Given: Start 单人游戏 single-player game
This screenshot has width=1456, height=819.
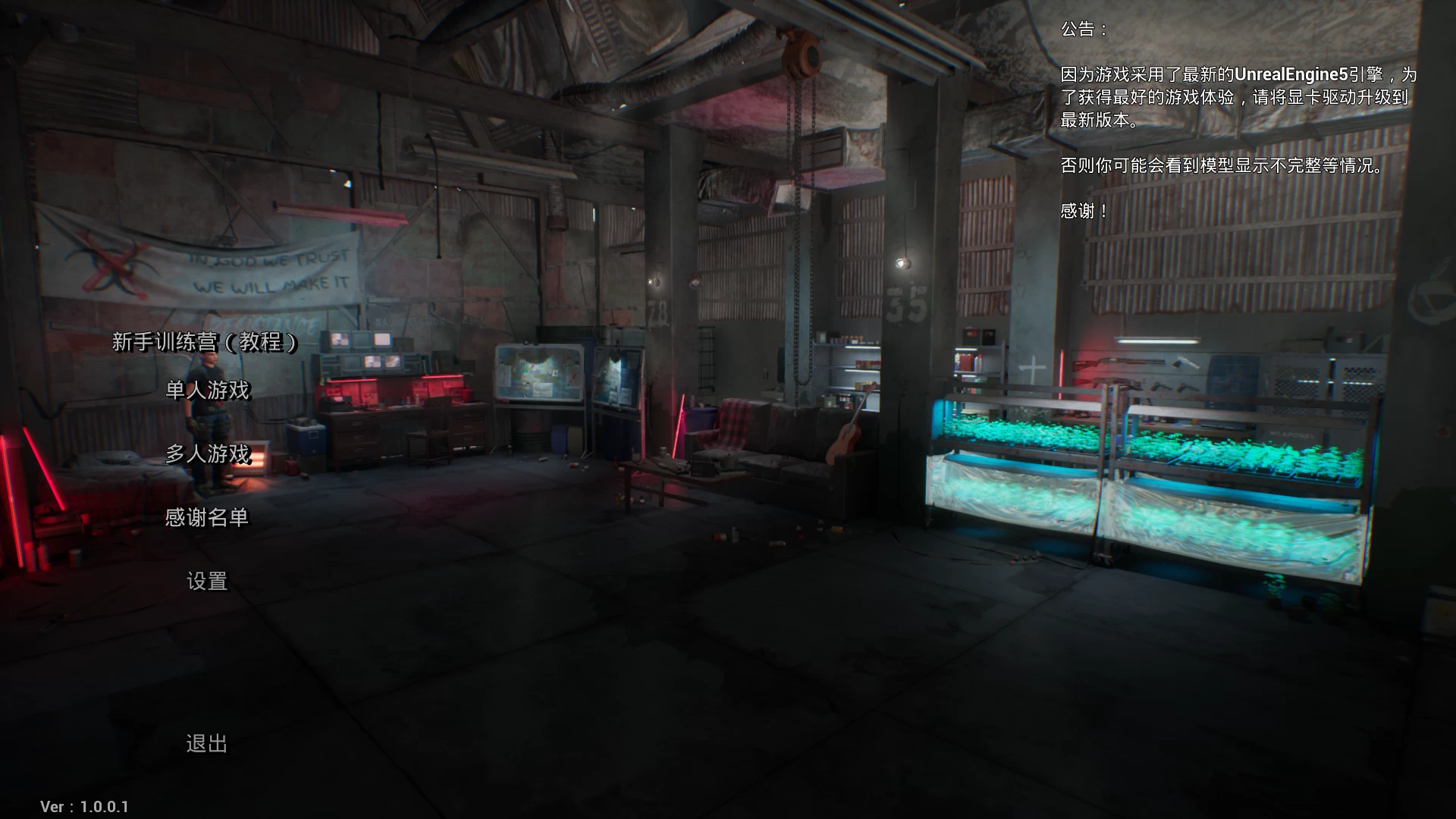Looking at the screenshot, I should [x=207, y=391].
